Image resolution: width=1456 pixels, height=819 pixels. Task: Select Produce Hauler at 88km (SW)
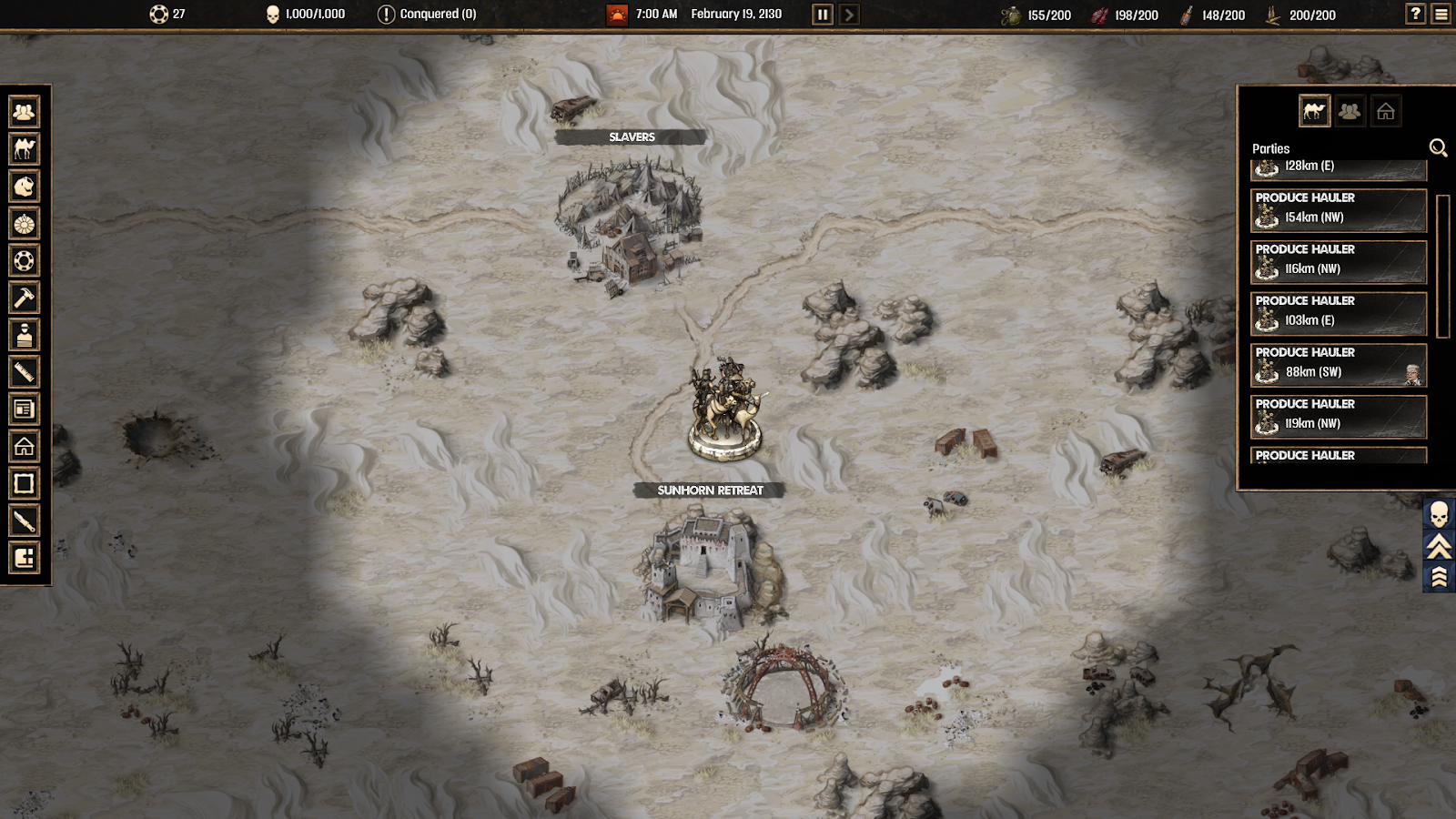[1338, 365]
